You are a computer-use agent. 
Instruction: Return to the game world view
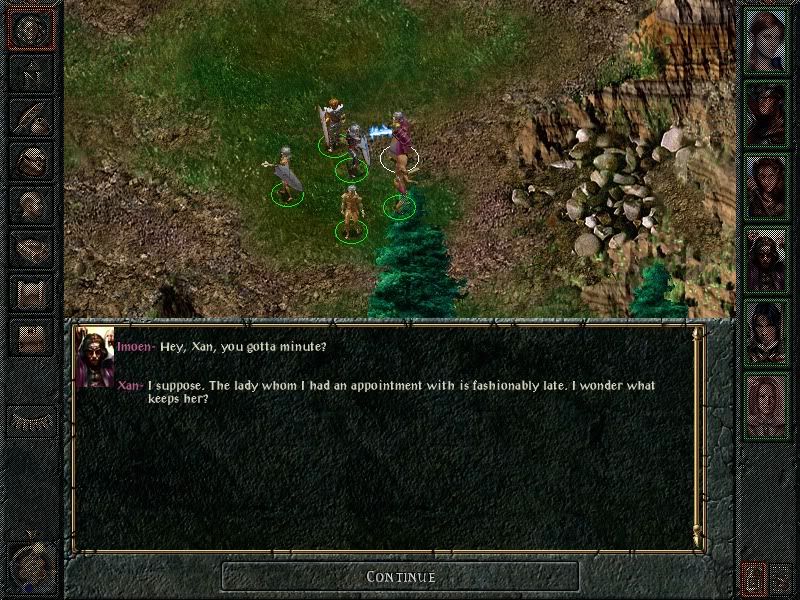(30, 28)
